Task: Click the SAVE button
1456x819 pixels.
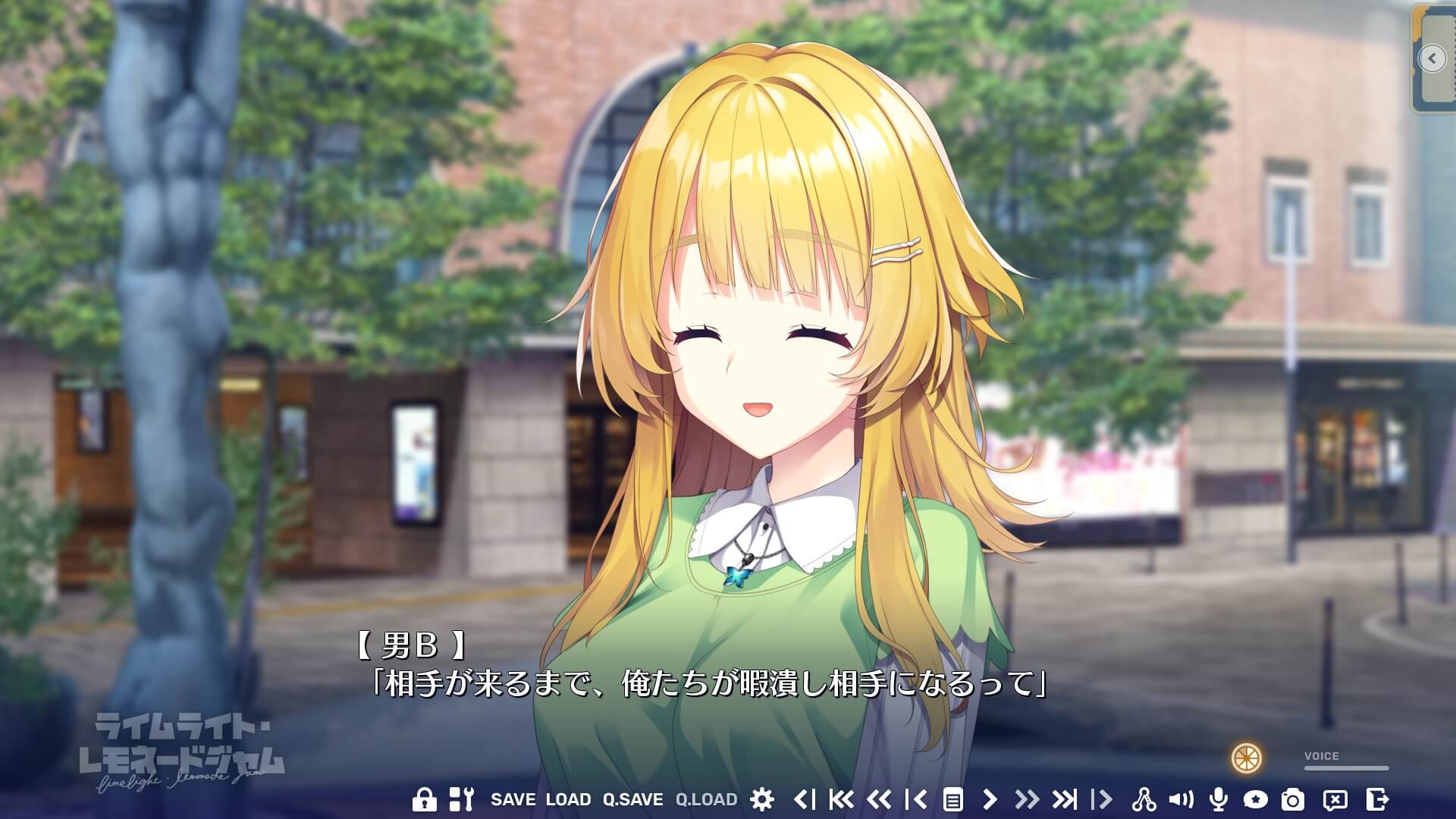Action: [513, 799]
